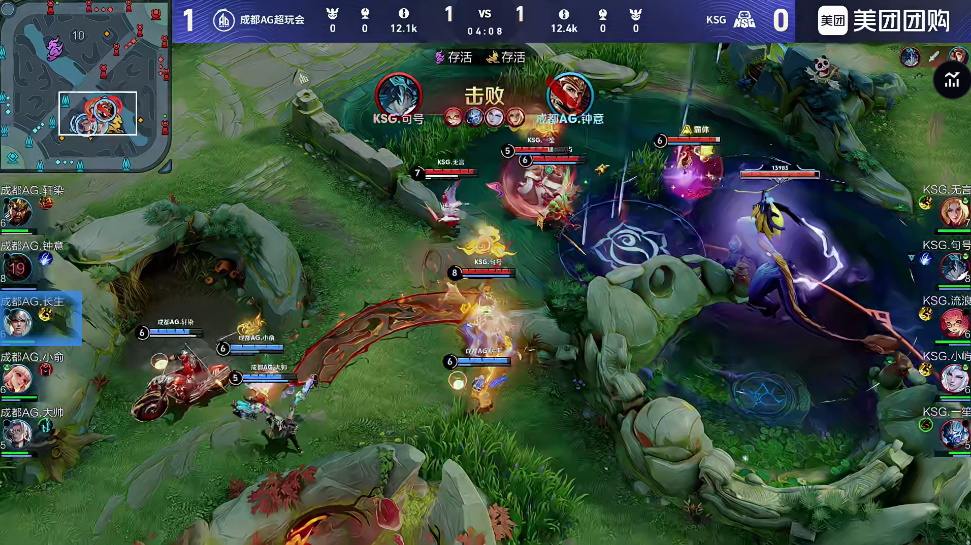The width and height of the screenshot is (971, 545).
Task: Select KSG.无言's hero portrait
Action: tap(955, 211)
